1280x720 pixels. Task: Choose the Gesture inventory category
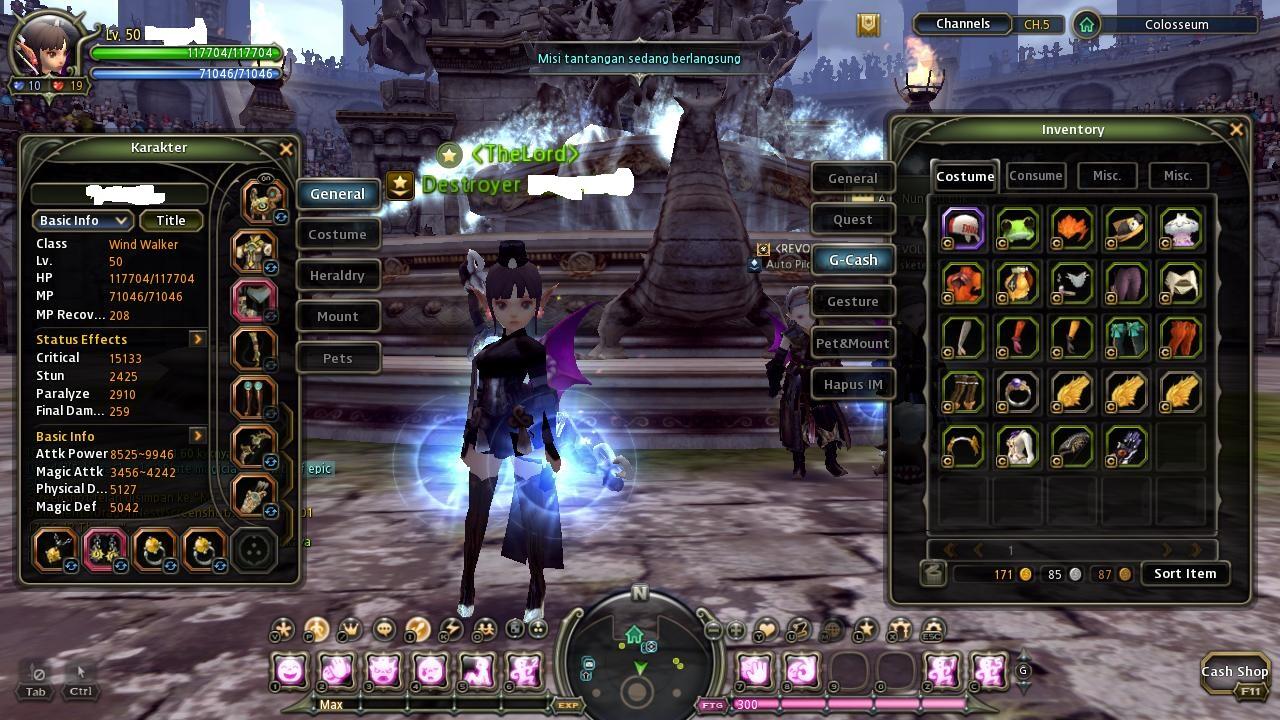[853, 301]
